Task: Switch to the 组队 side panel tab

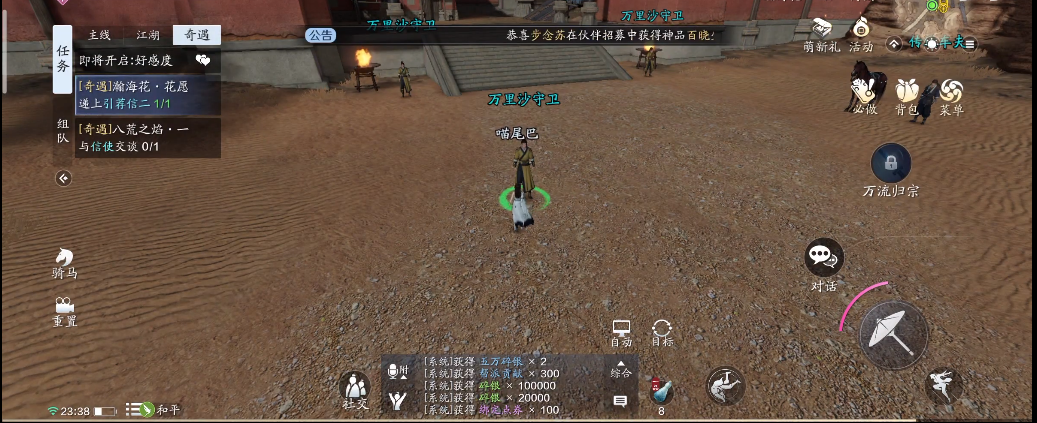Action: point(63,132)
